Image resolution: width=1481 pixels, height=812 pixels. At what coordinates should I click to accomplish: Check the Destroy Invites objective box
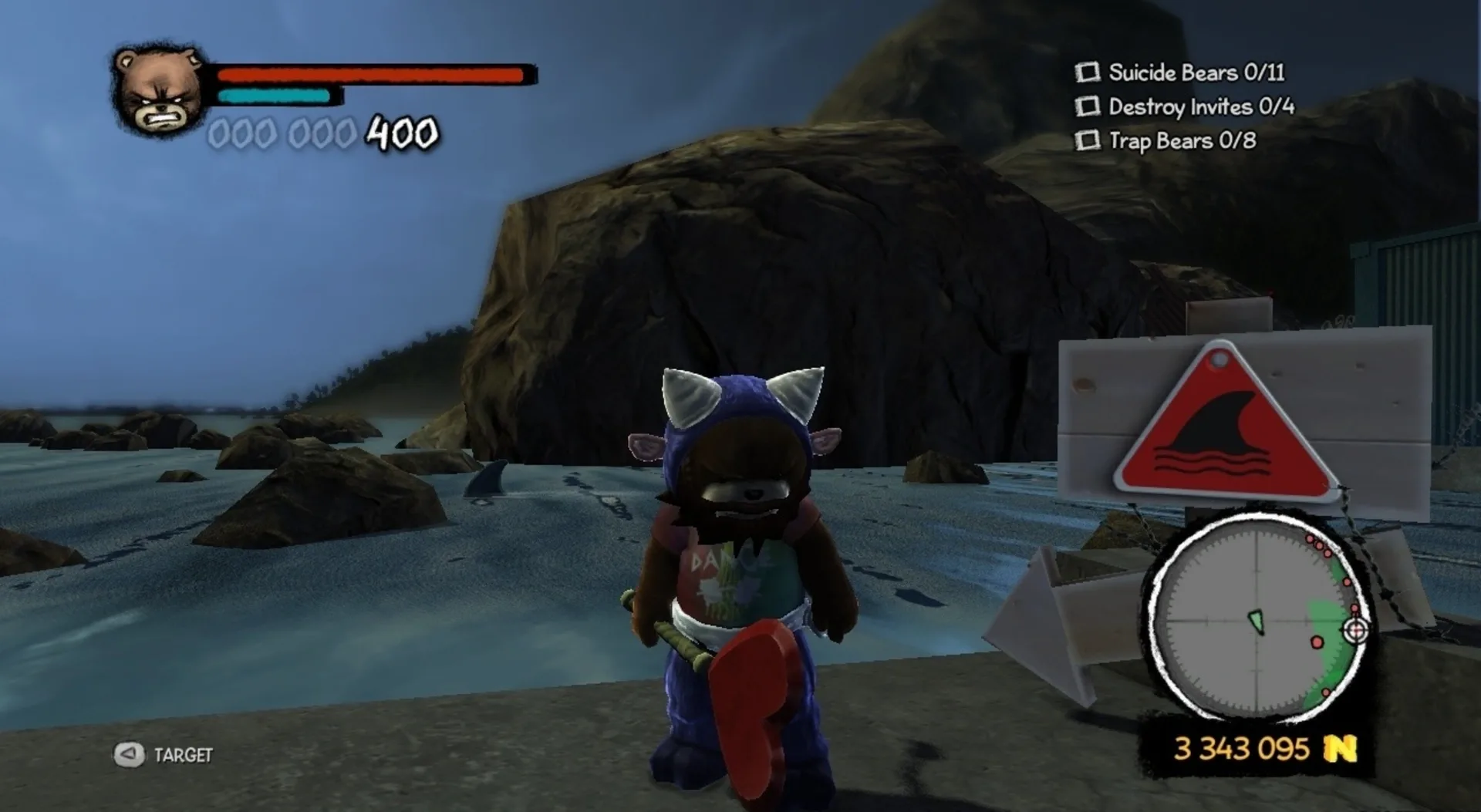point(1088,108)
